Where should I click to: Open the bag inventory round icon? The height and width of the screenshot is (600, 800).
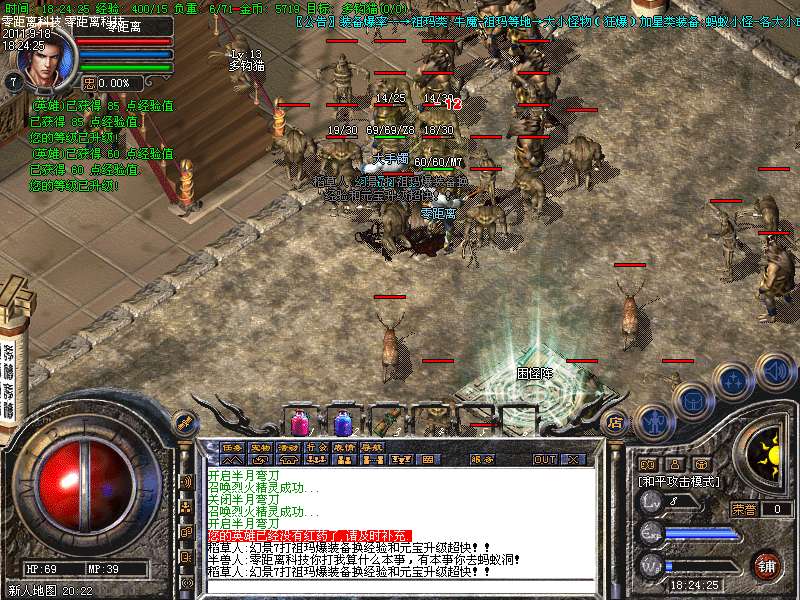pos(692,398)
